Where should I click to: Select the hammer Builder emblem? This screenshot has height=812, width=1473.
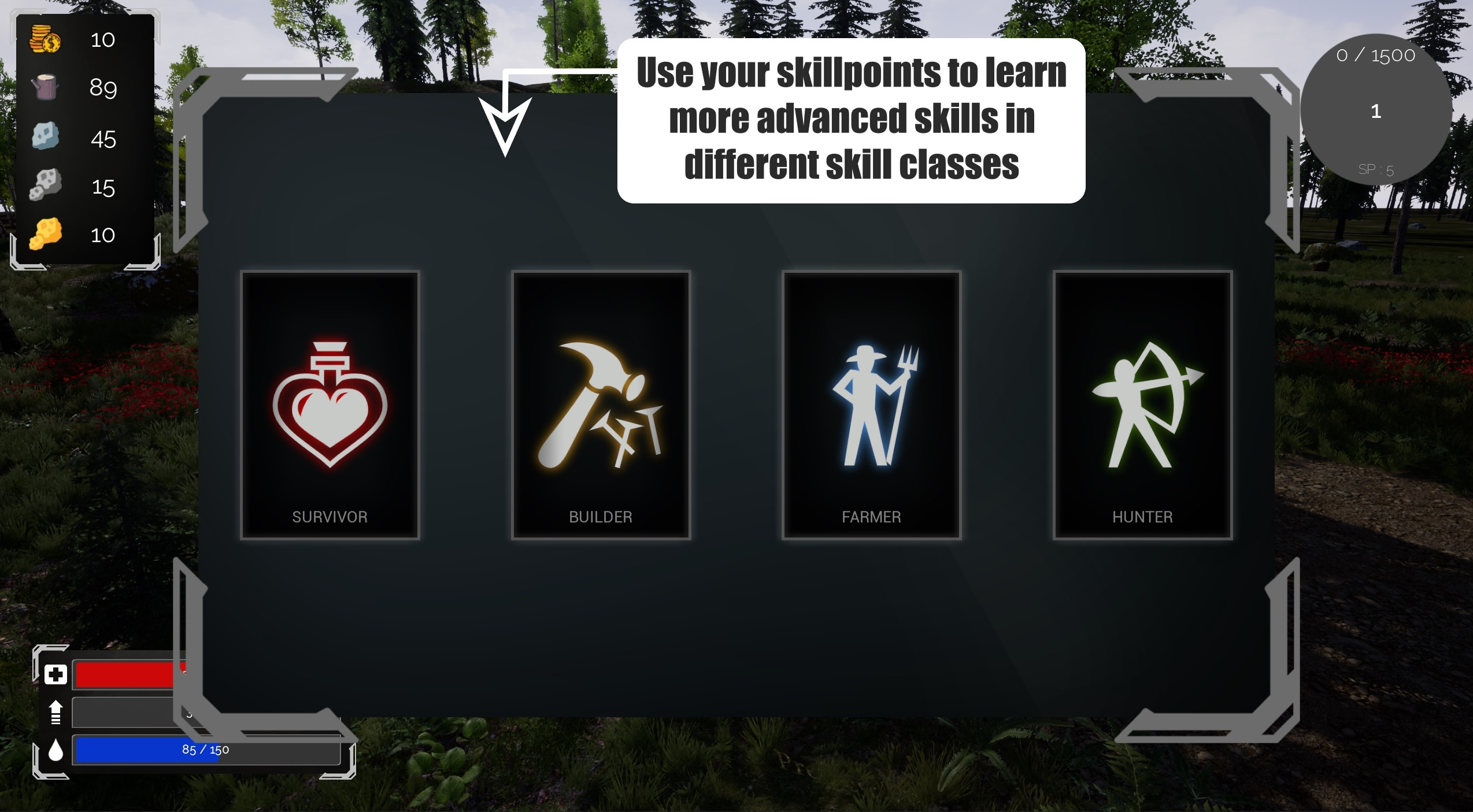coord(601,405)
